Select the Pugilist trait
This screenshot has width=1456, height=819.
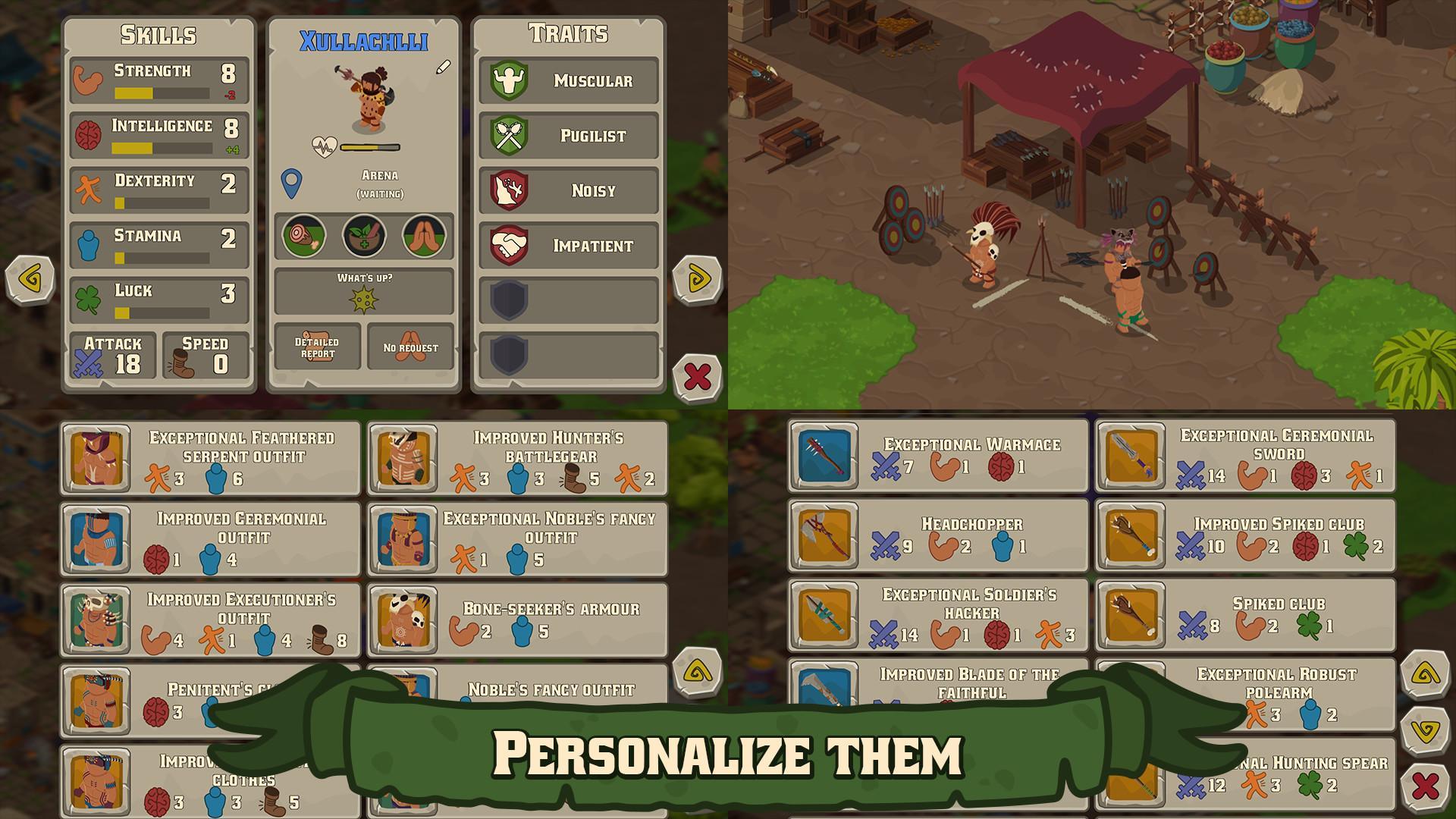pos(569,136)
